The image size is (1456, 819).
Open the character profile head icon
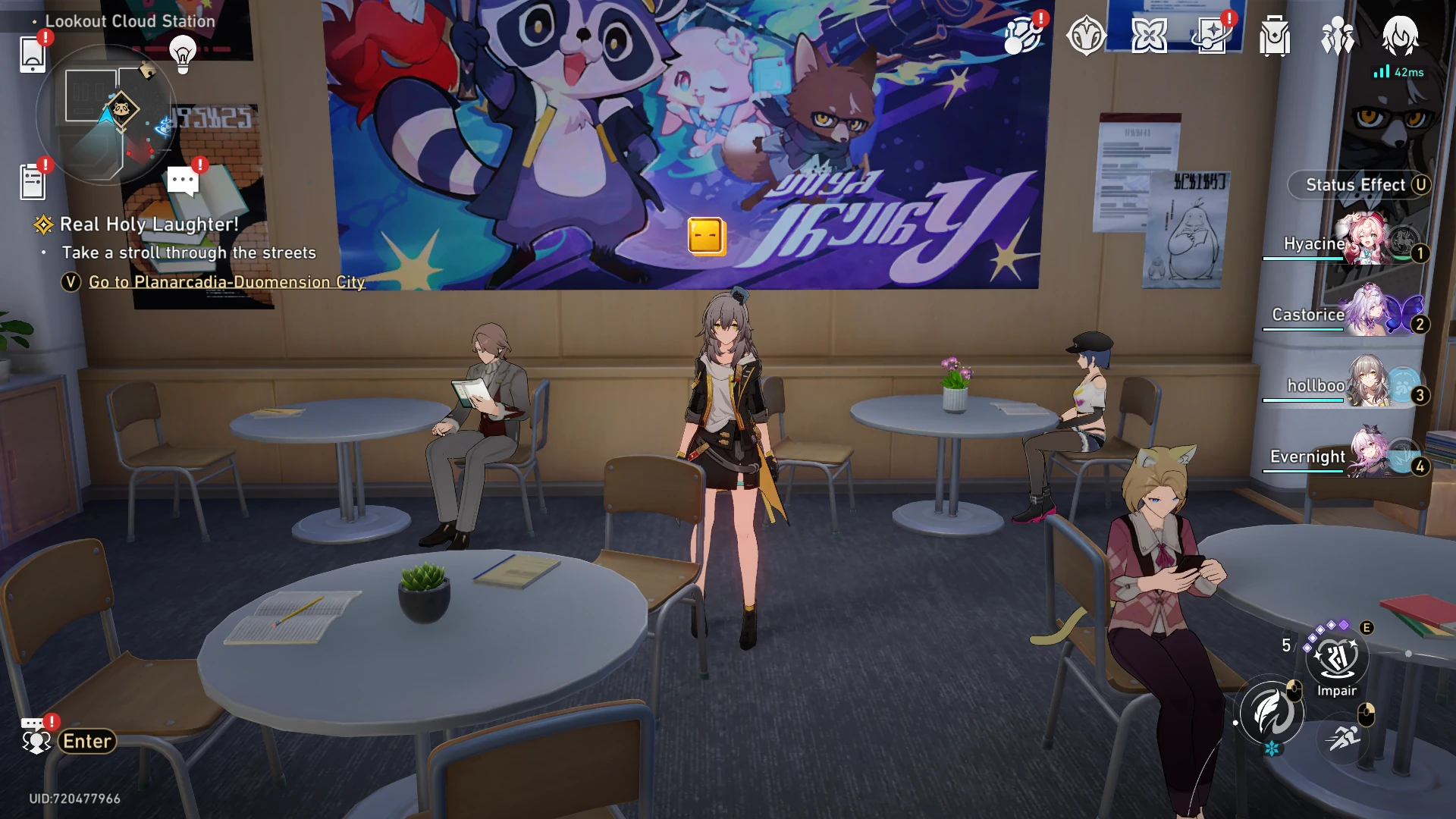point(1400,36)
